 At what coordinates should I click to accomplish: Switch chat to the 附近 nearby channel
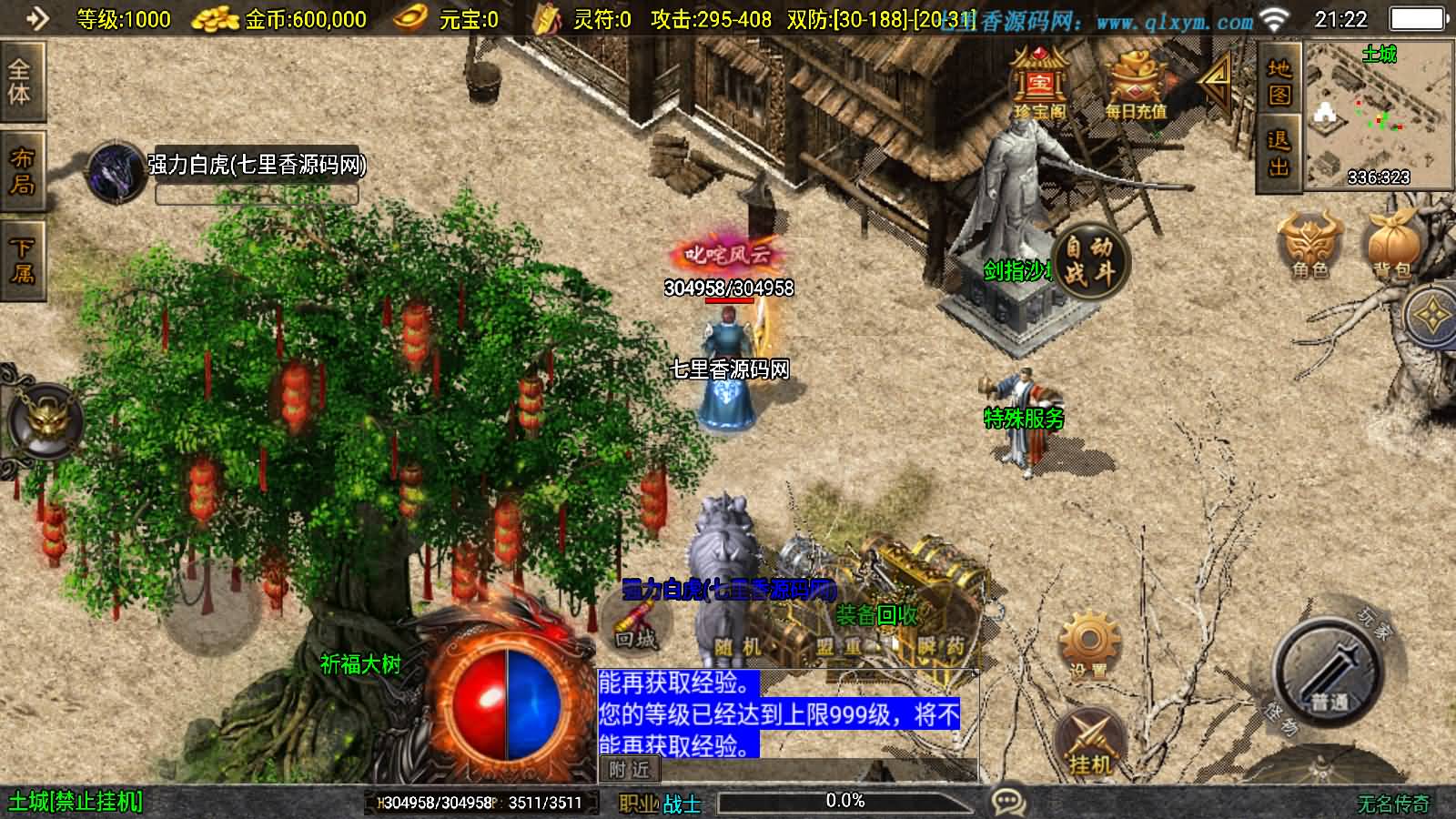[x=629, y=770]
